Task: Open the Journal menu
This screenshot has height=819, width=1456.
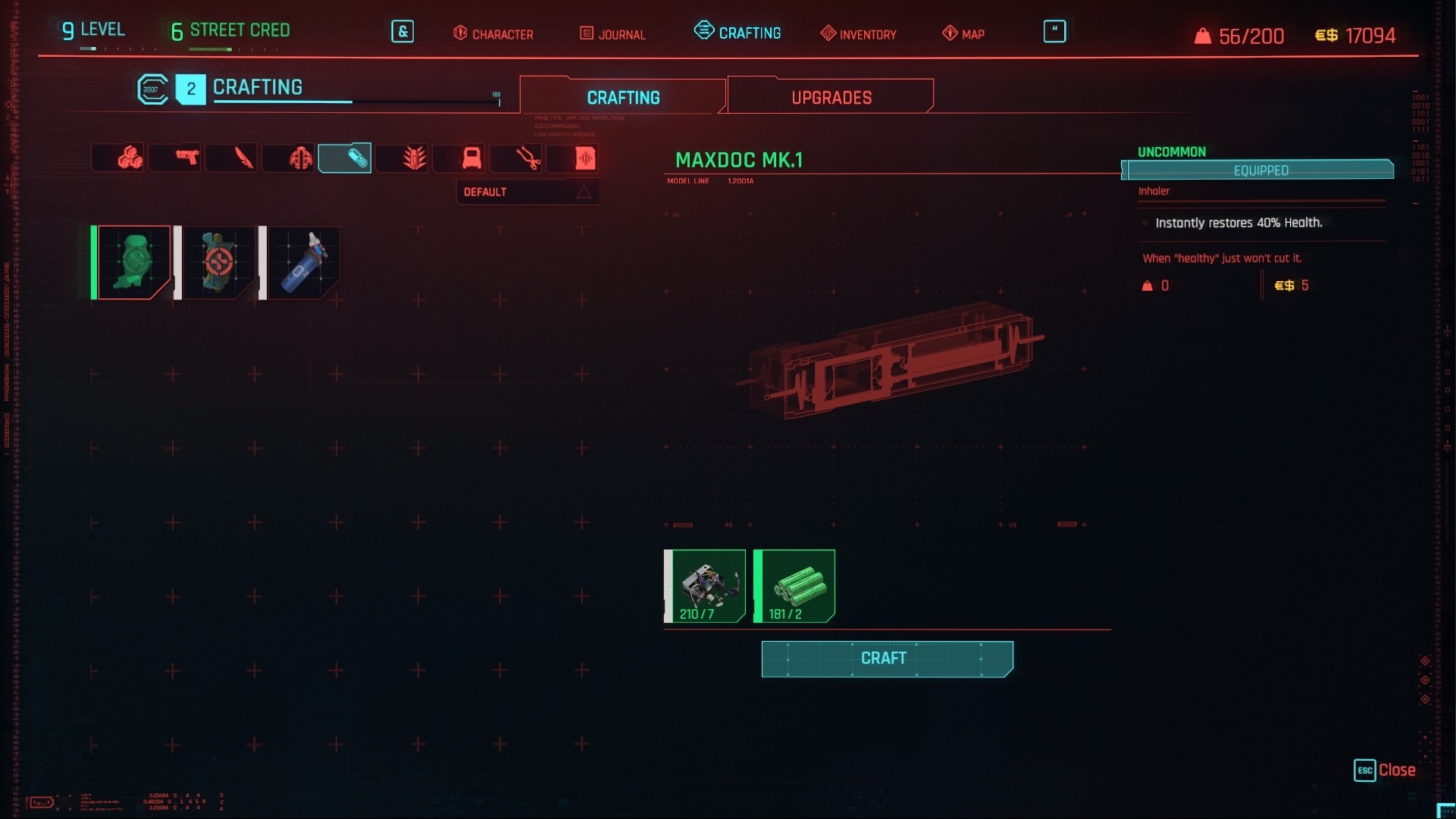Action: coord(612,34)
